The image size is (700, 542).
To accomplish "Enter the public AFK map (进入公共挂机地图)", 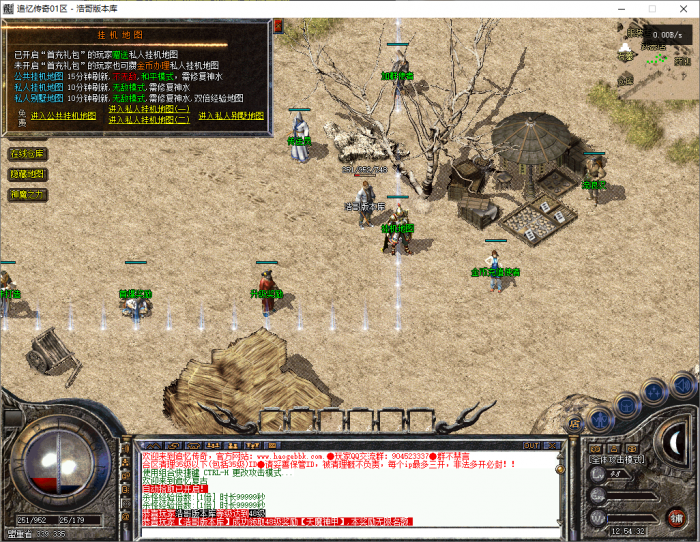I will point(63,116).
